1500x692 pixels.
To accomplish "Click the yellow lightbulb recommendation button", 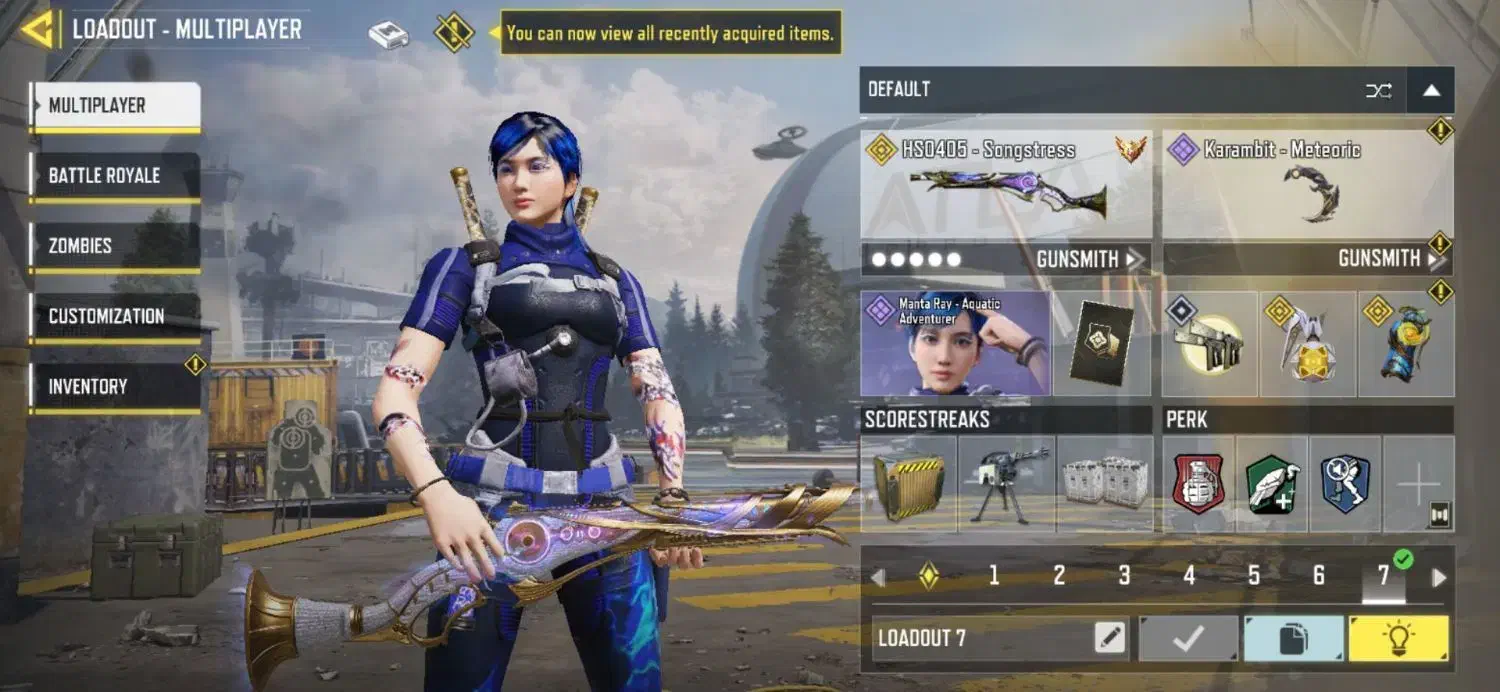I will point(1398,638).
